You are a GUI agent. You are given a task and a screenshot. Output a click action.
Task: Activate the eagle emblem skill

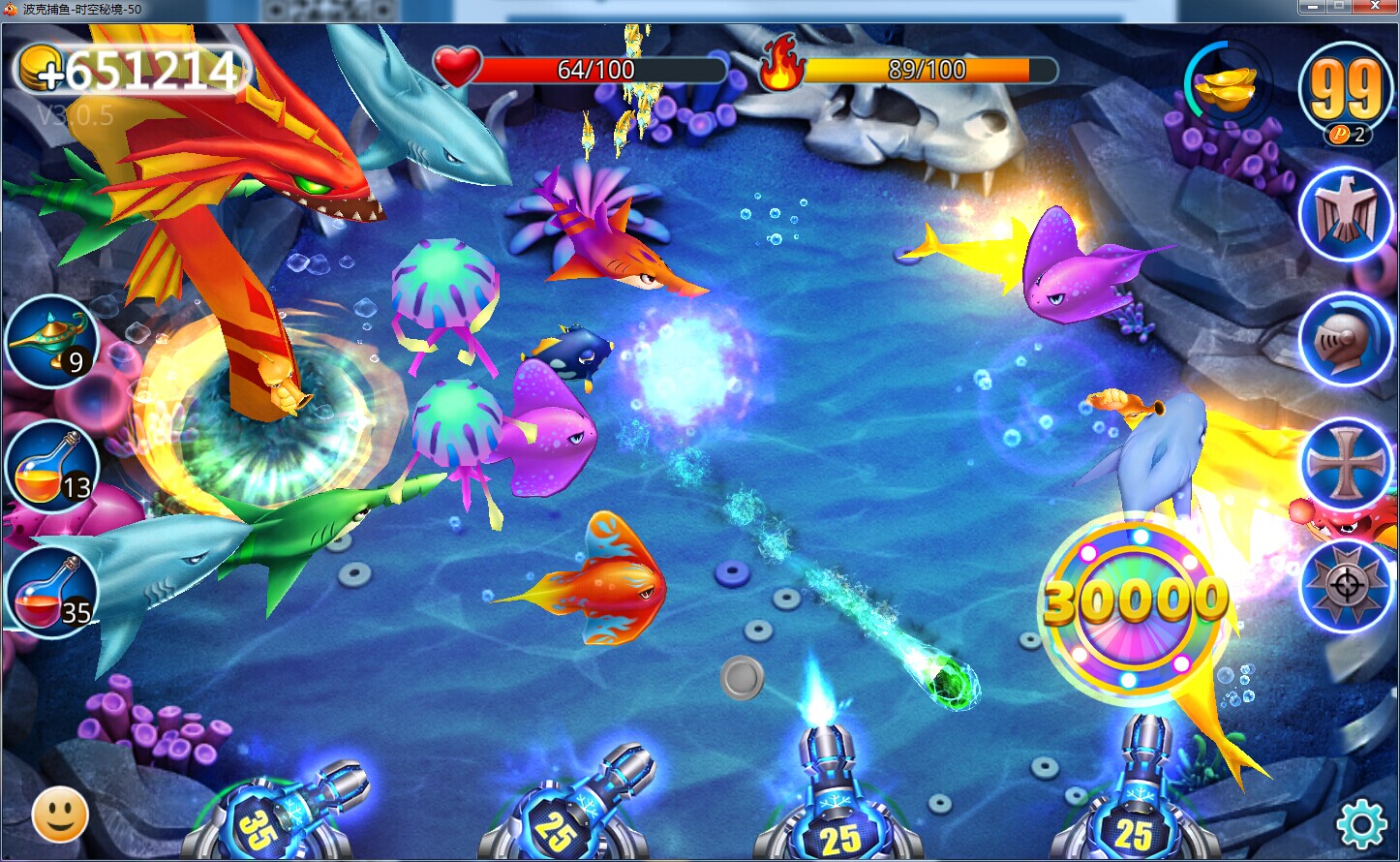pos(1345,214)
